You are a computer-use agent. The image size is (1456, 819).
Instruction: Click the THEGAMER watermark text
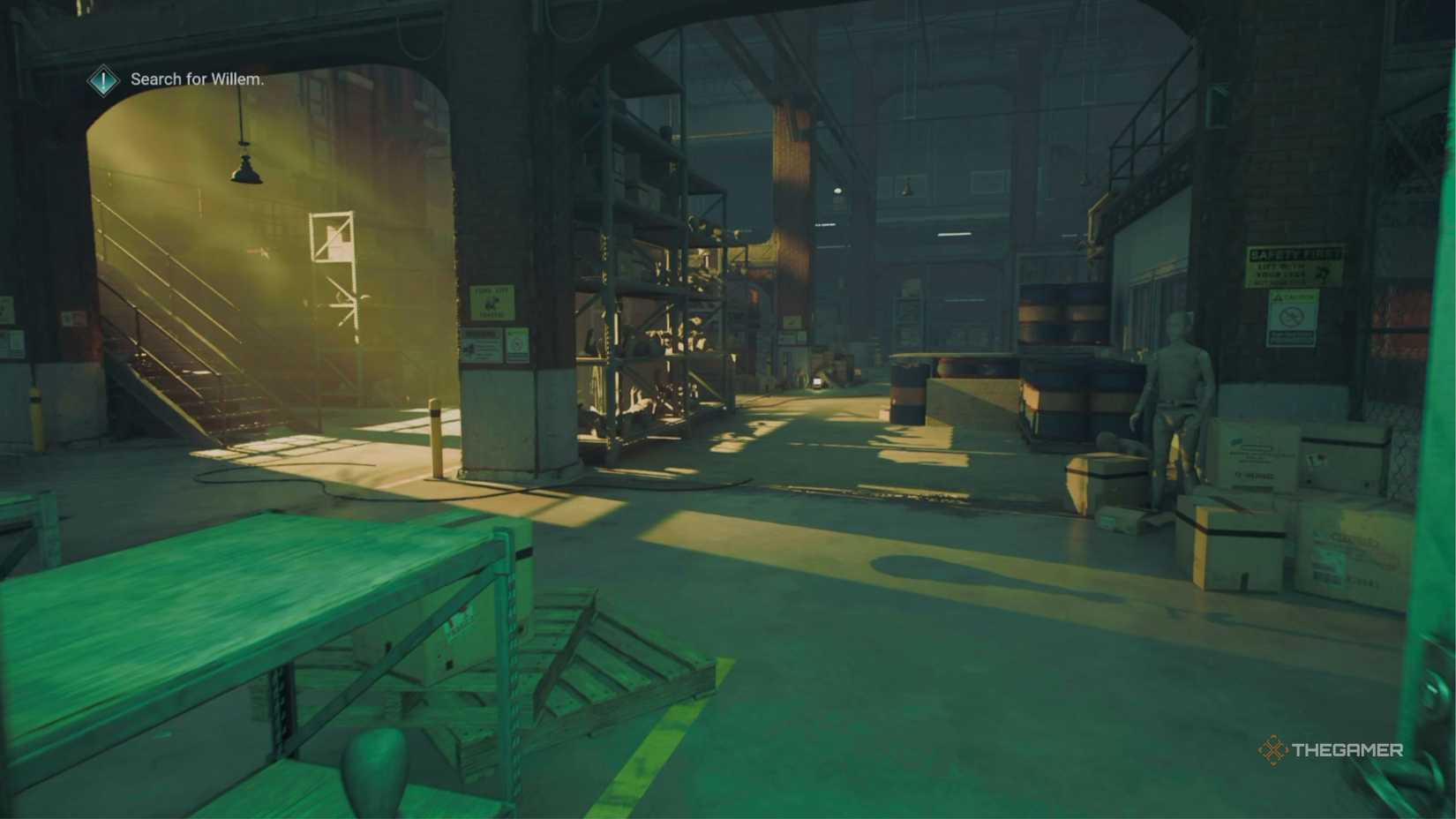point(1350,751)
